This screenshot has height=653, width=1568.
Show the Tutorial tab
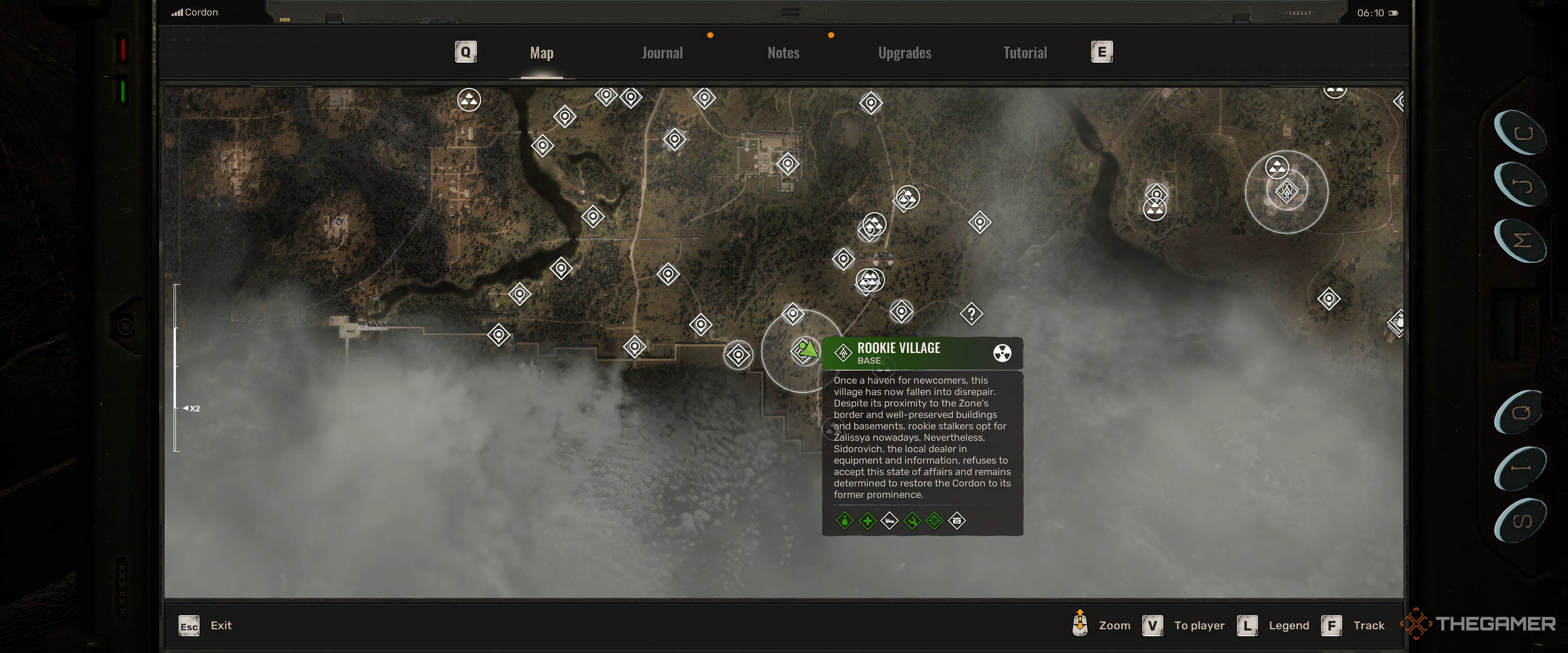click(x=1025, y=53)
